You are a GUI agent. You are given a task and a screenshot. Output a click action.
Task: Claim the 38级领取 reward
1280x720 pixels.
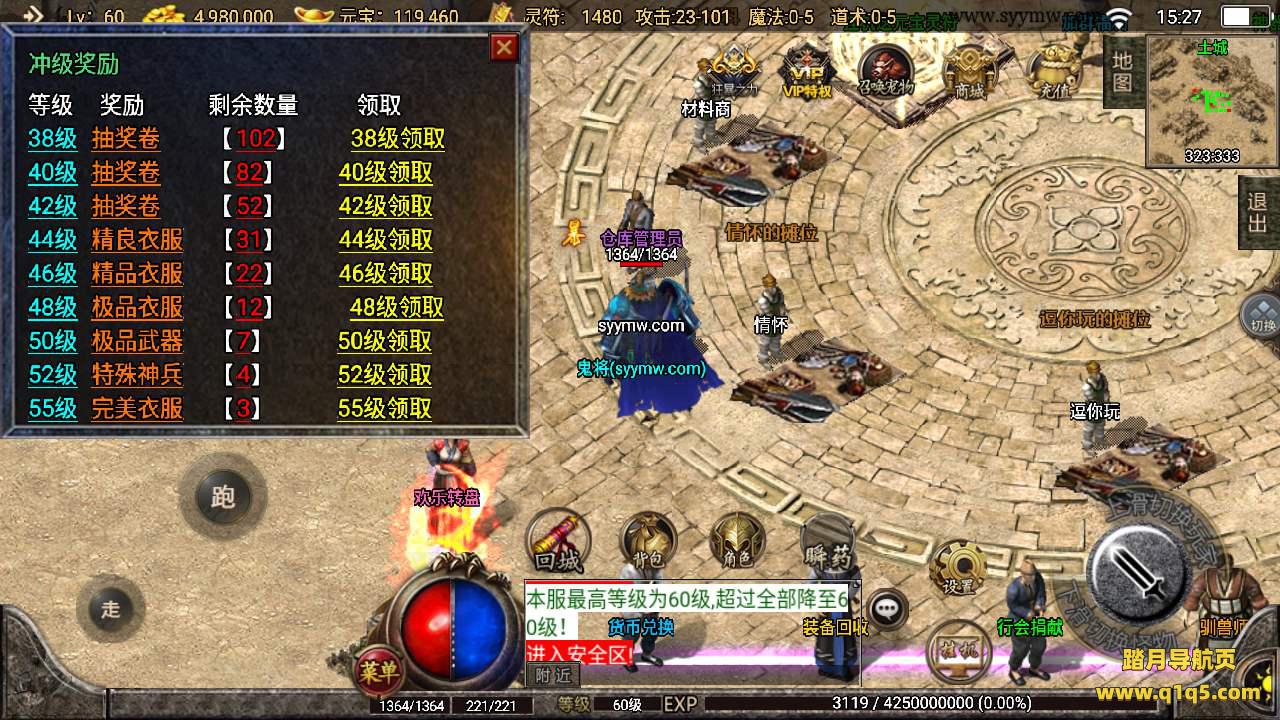point(397,139)
